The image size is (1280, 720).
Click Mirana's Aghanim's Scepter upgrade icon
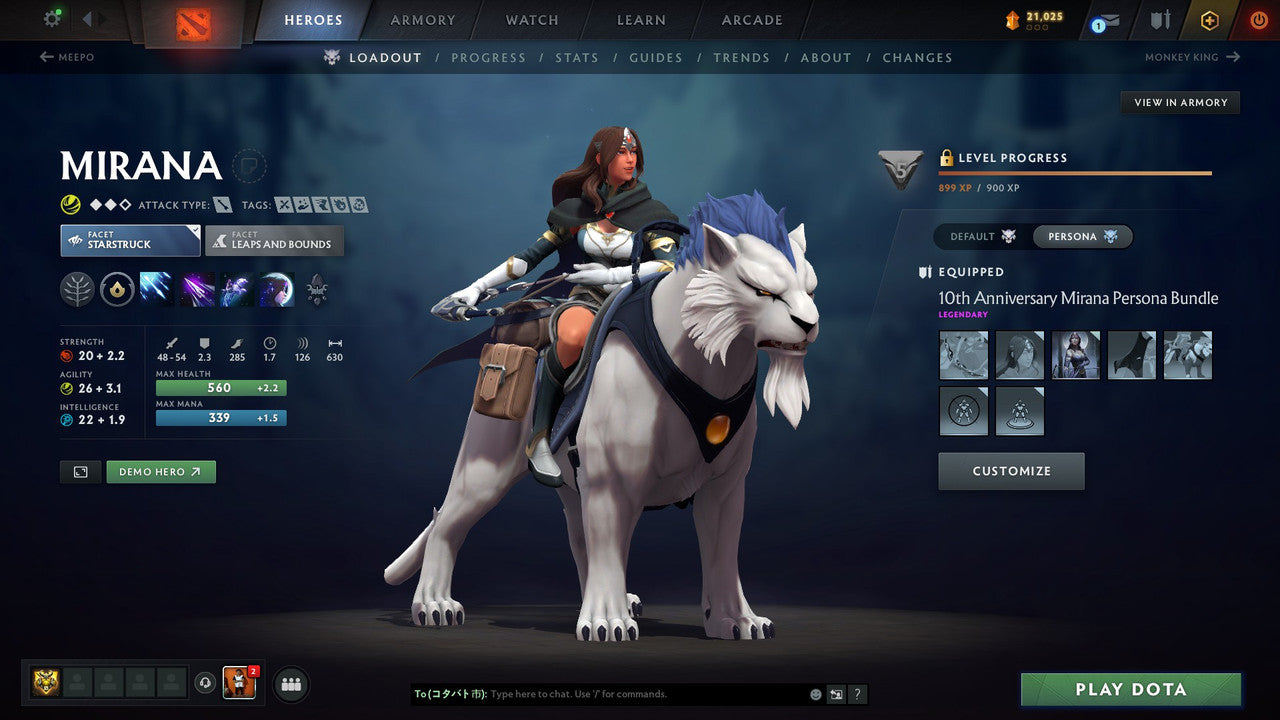(x=317, y=290)
